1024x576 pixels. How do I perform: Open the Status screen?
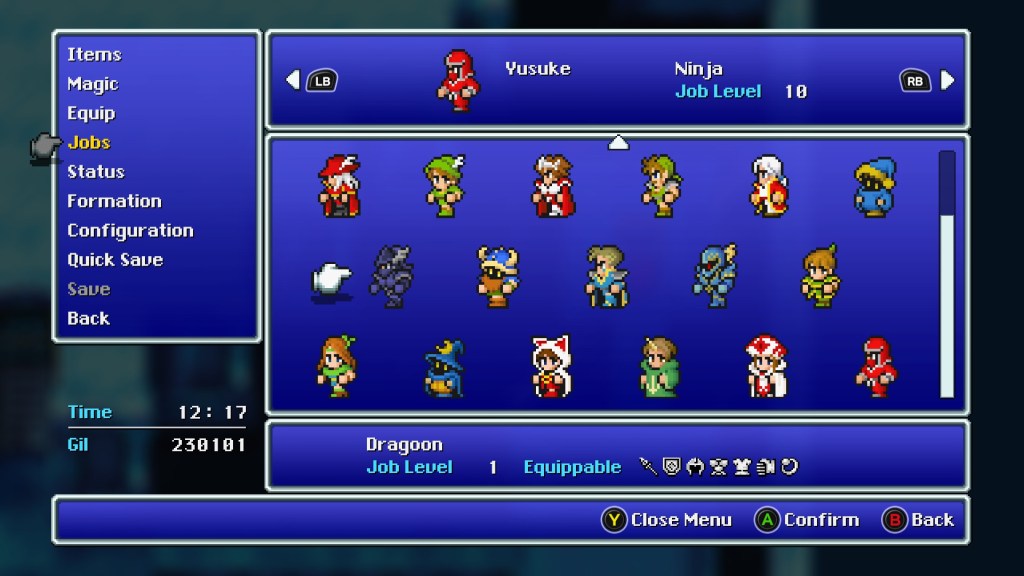[96, 172]
